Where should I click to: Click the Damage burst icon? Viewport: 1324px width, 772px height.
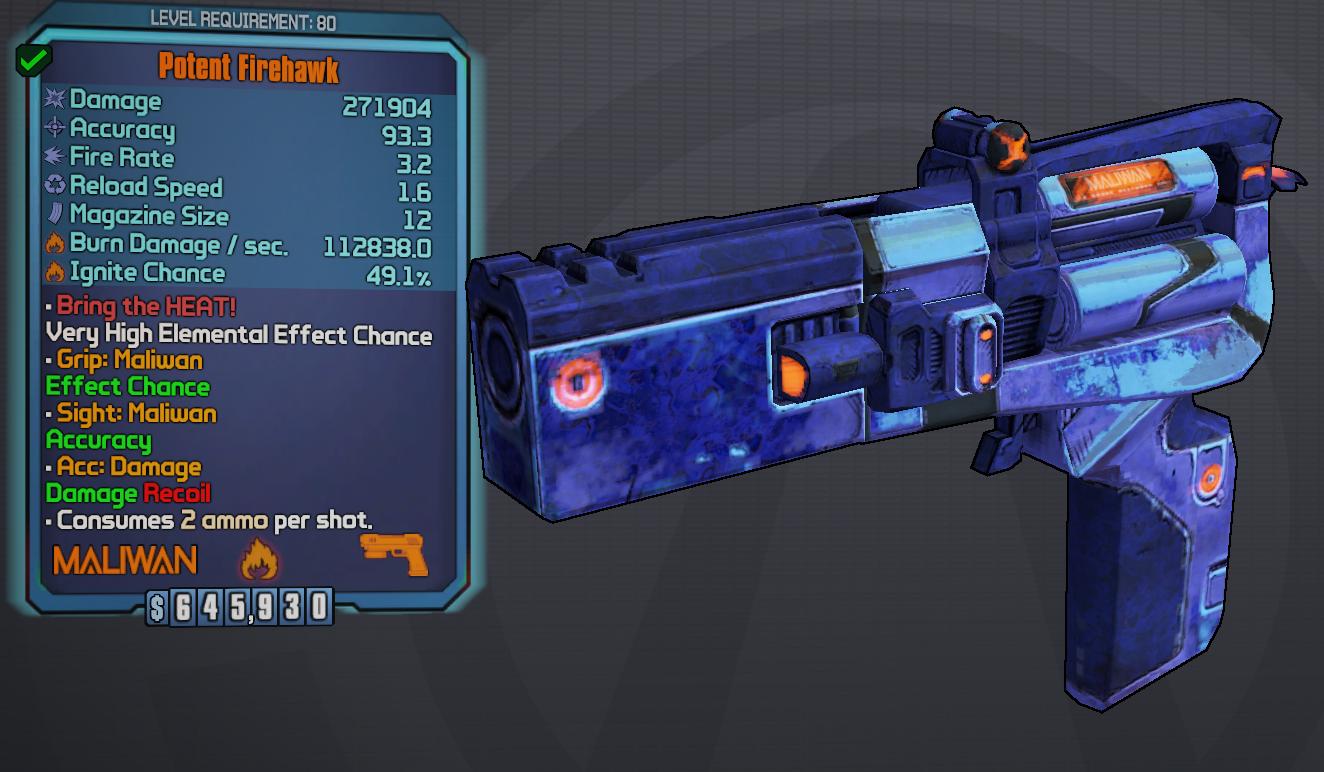55,100
